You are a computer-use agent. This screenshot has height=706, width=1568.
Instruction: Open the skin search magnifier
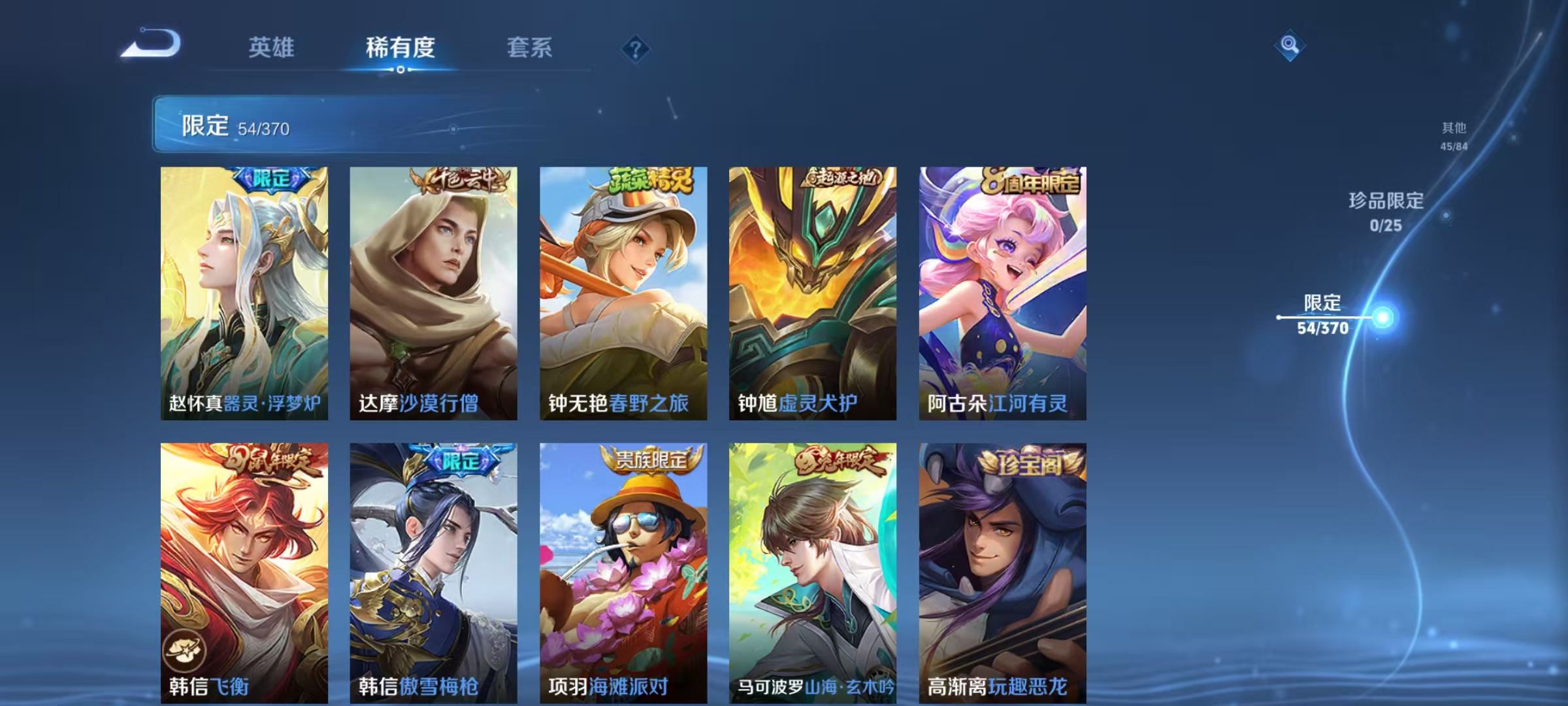point(1290,46)
